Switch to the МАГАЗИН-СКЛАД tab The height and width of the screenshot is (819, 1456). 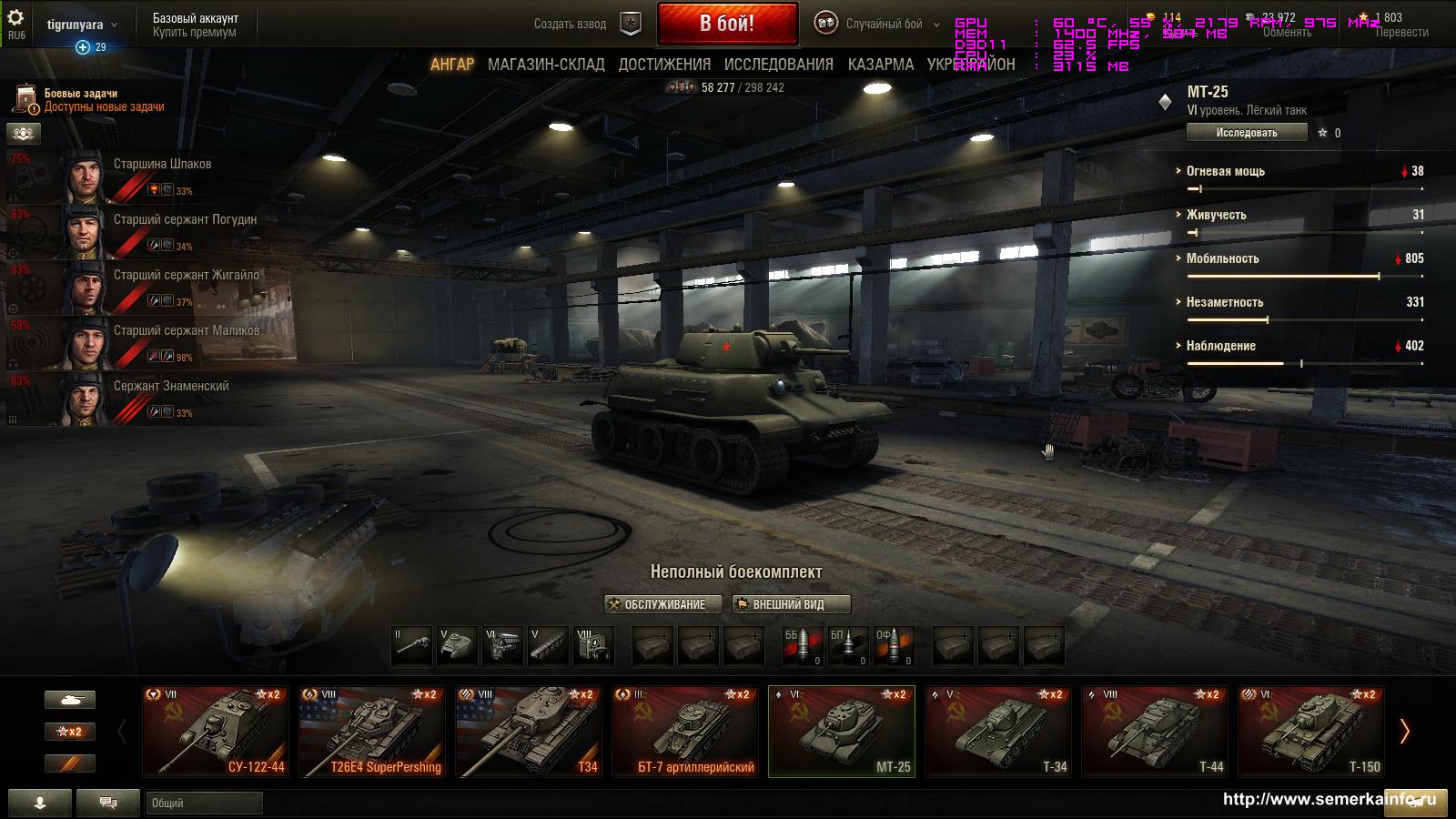[x=546, y=65]
